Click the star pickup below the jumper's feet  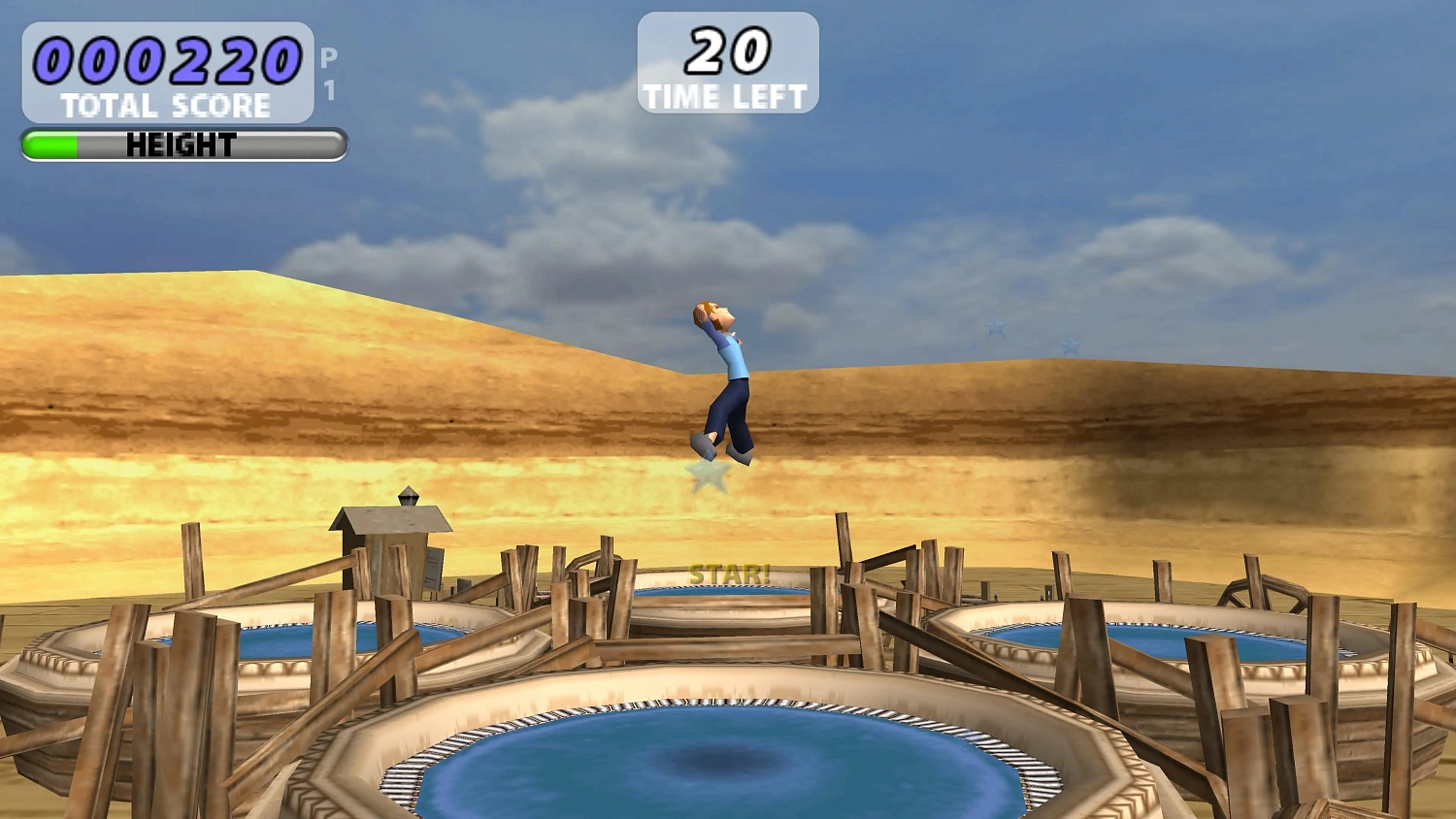(x=709, y=475)
